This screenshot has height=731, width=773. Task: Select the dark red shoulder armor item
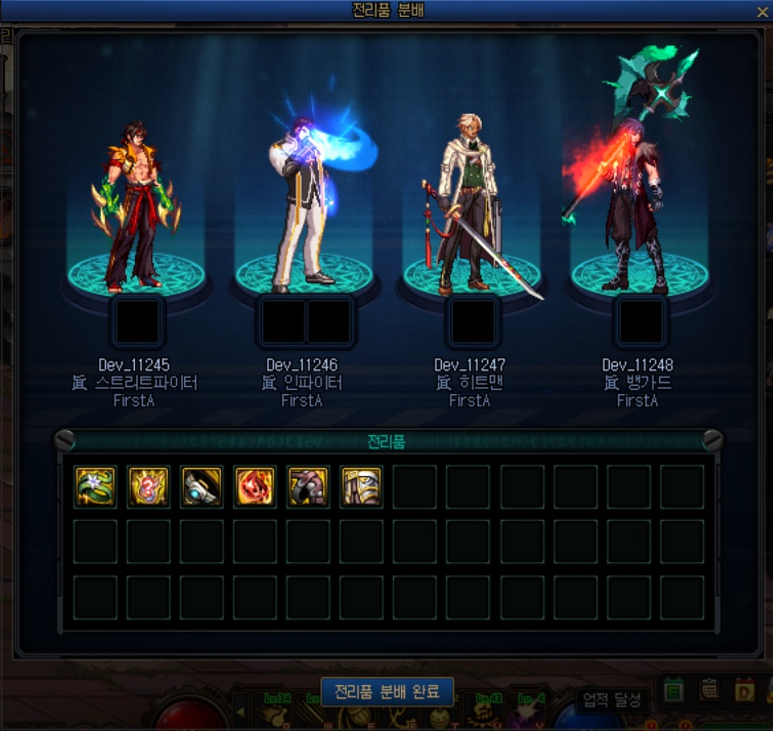click(x=308, y=487)
